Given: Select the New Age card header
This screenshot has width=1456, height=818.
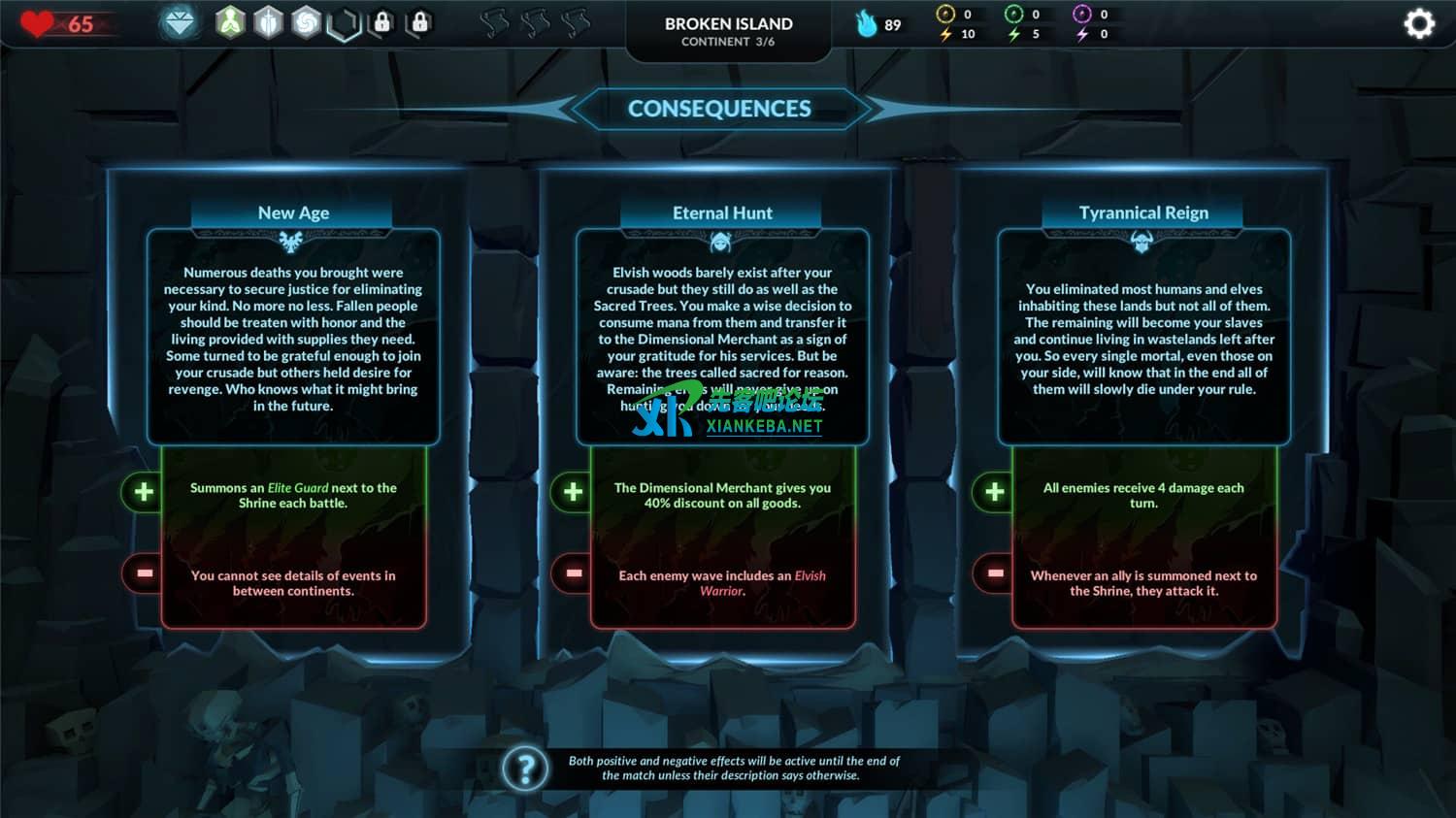Looking at the screenshot, I should (x=292, y=213).
